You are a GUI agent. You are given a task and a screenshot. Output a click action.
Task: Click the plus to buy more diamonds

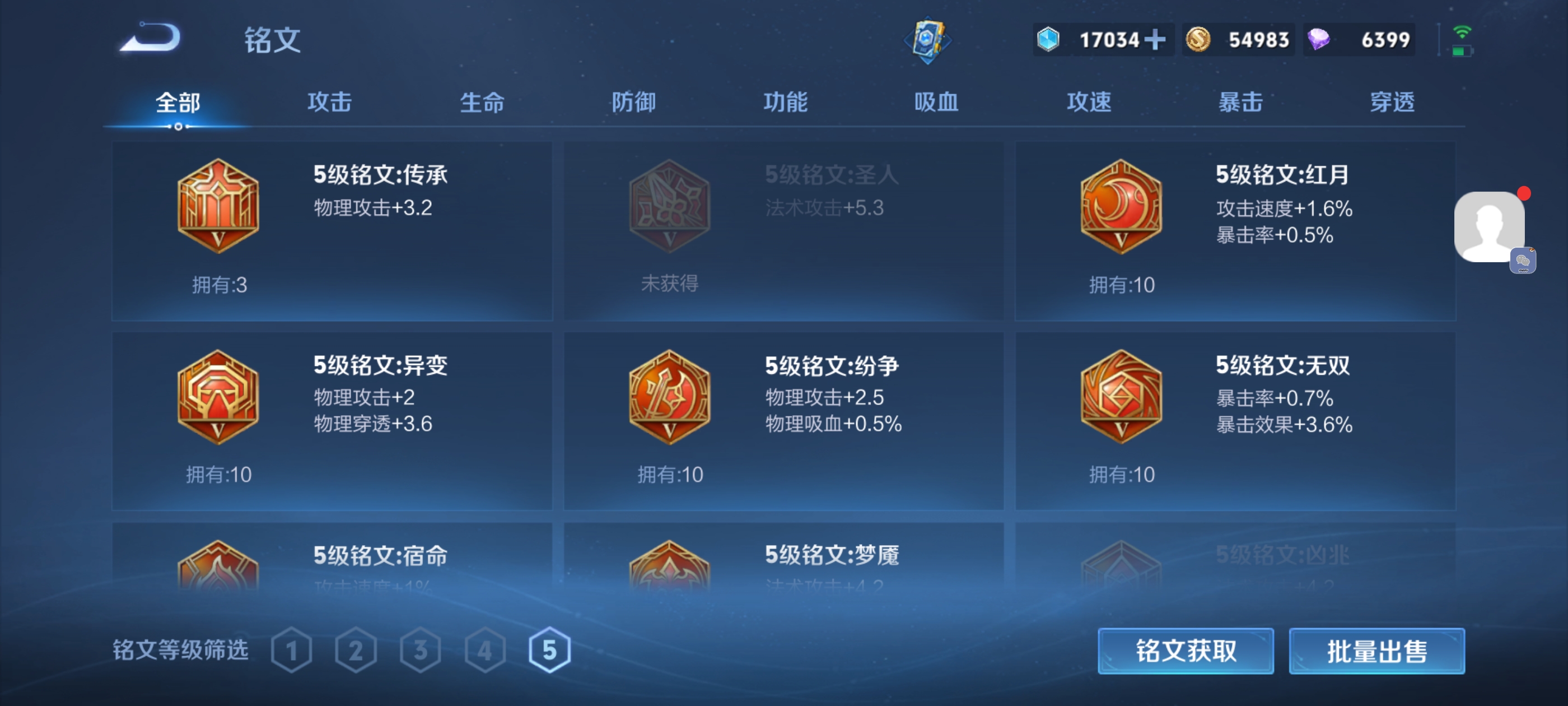click(1156, 39)
